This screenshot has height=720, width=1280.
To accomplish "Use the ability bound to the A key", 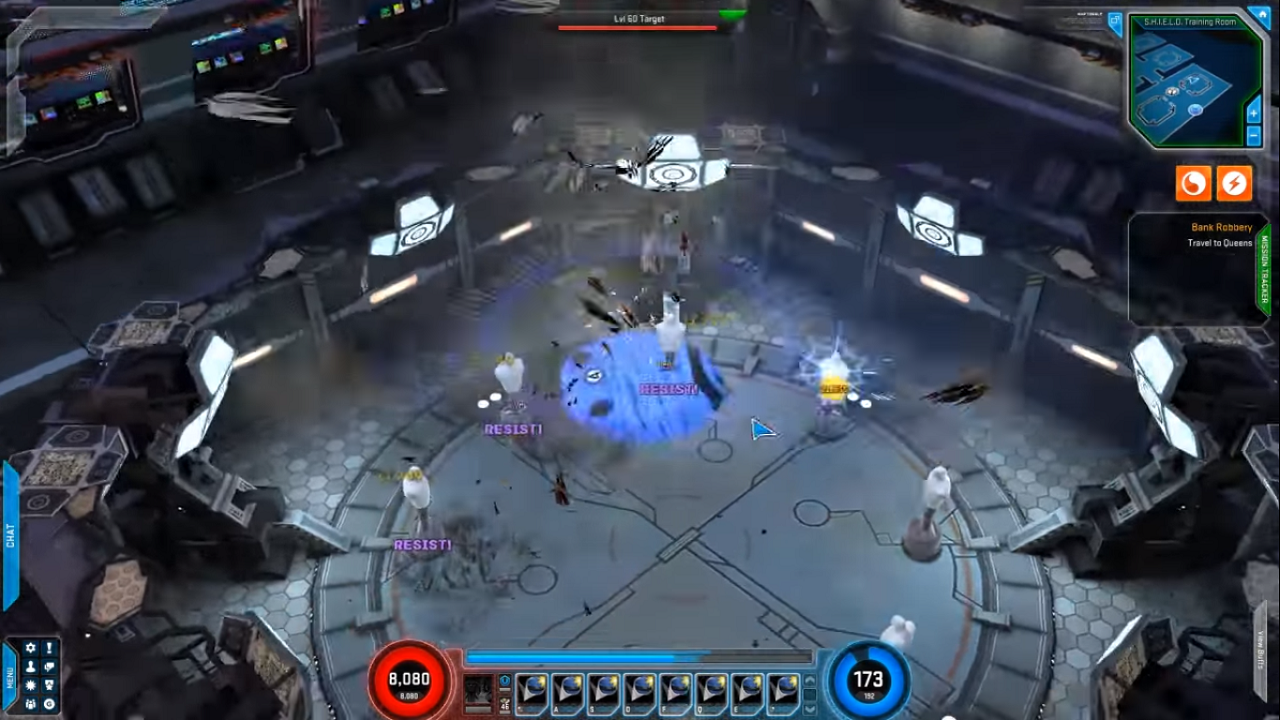I will (x=567, y=692).
